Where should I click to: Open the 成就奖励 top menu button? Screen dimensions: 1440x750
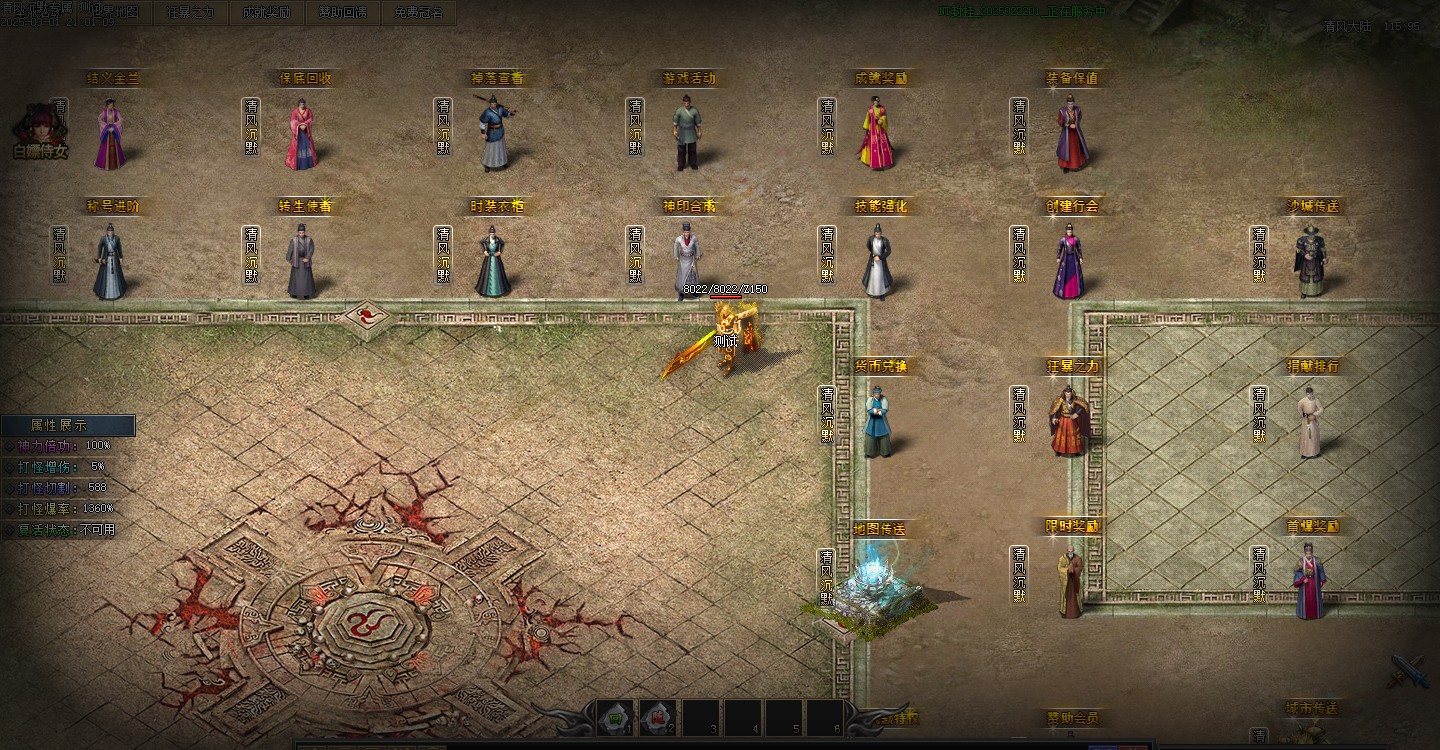[266, 13]
